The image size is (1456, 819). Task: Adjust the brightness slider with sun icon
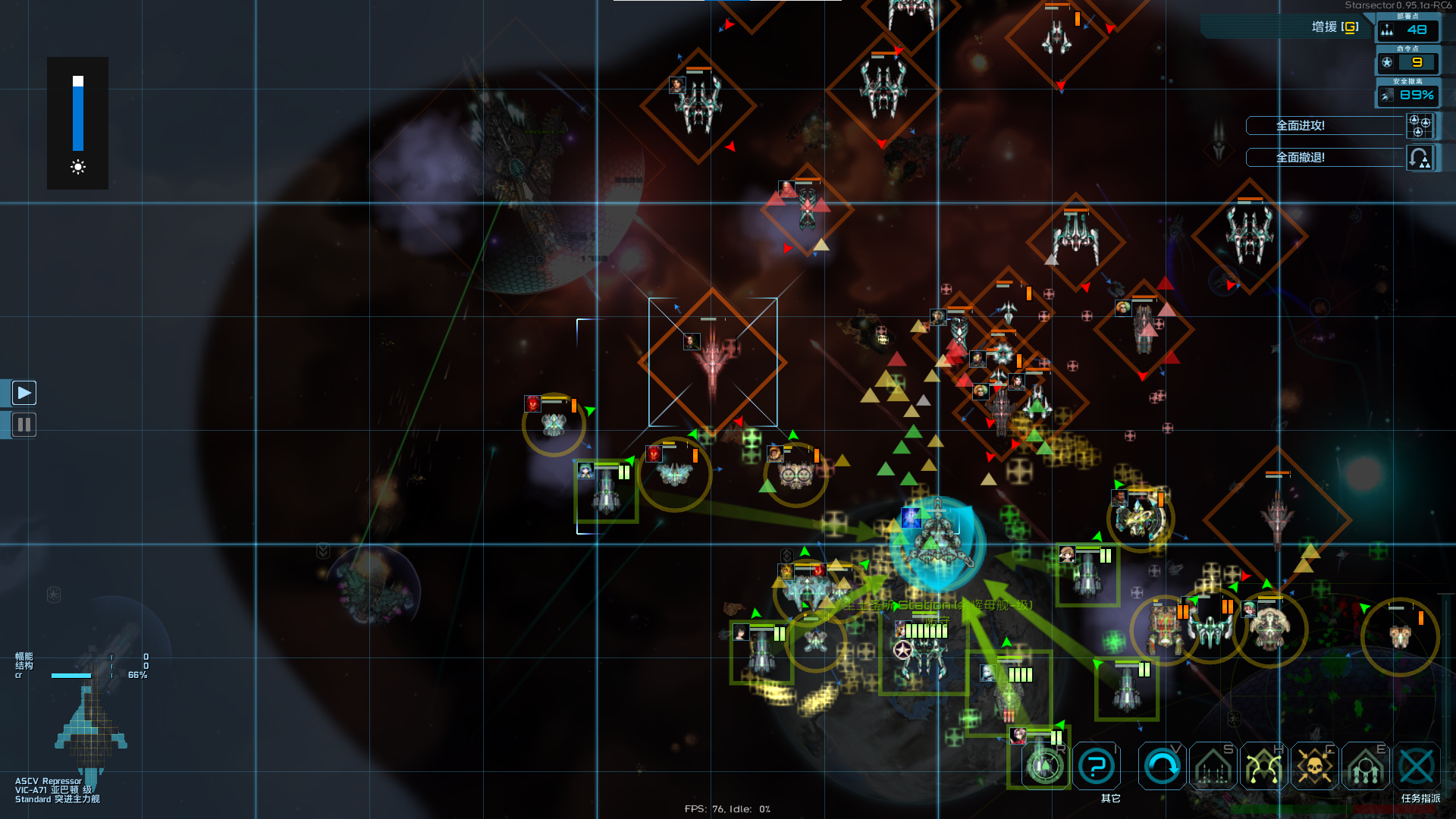(x=78, y=114)
